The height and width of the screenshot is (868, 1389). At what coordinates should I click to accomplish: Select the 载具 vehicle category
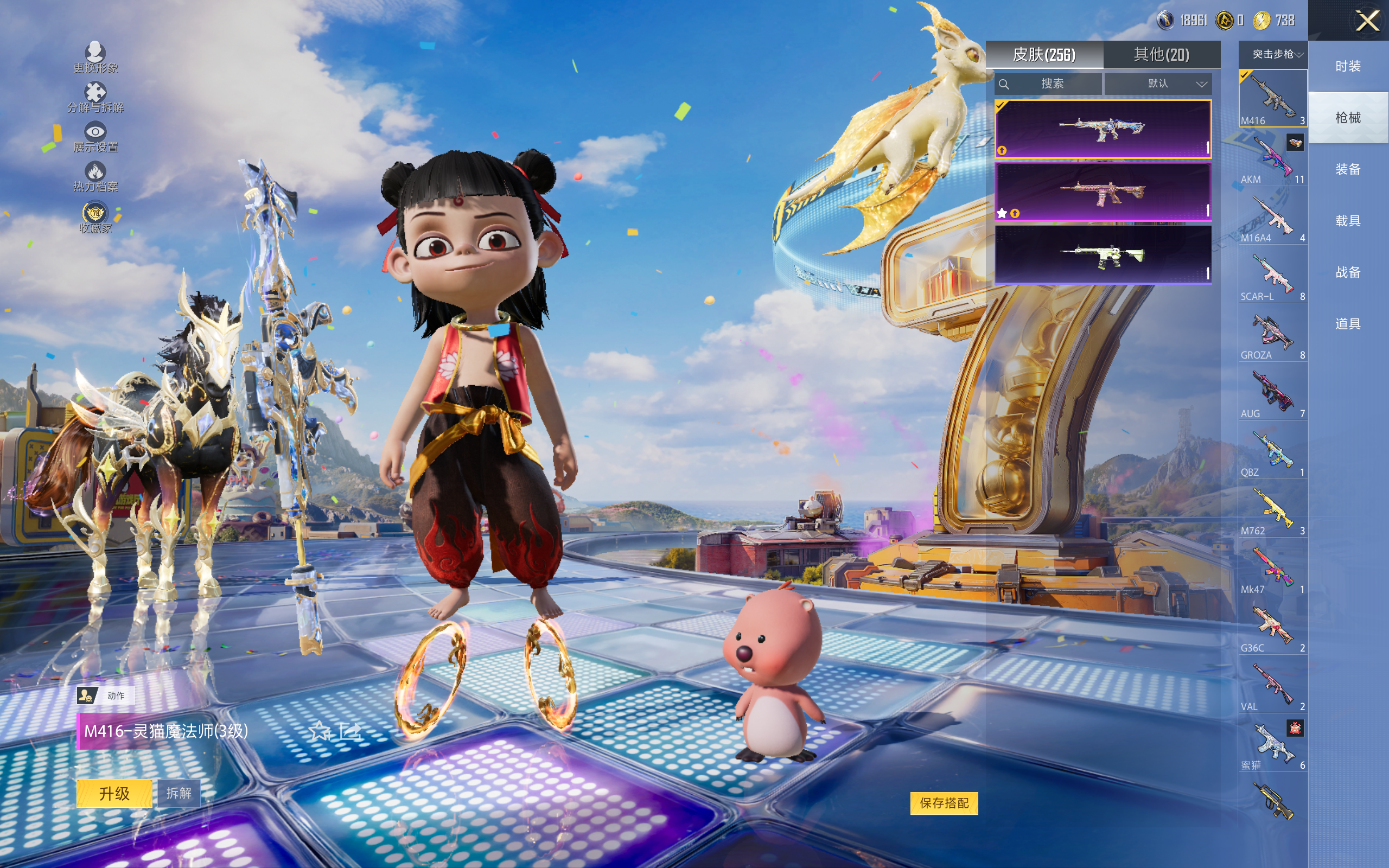tap(1348, 221)
